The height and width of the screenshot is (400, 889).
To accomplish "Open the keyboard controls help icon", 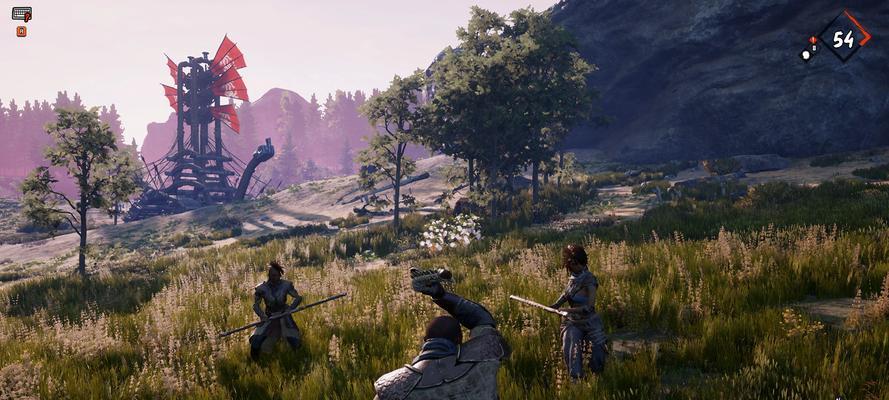I will click(21, 14).
